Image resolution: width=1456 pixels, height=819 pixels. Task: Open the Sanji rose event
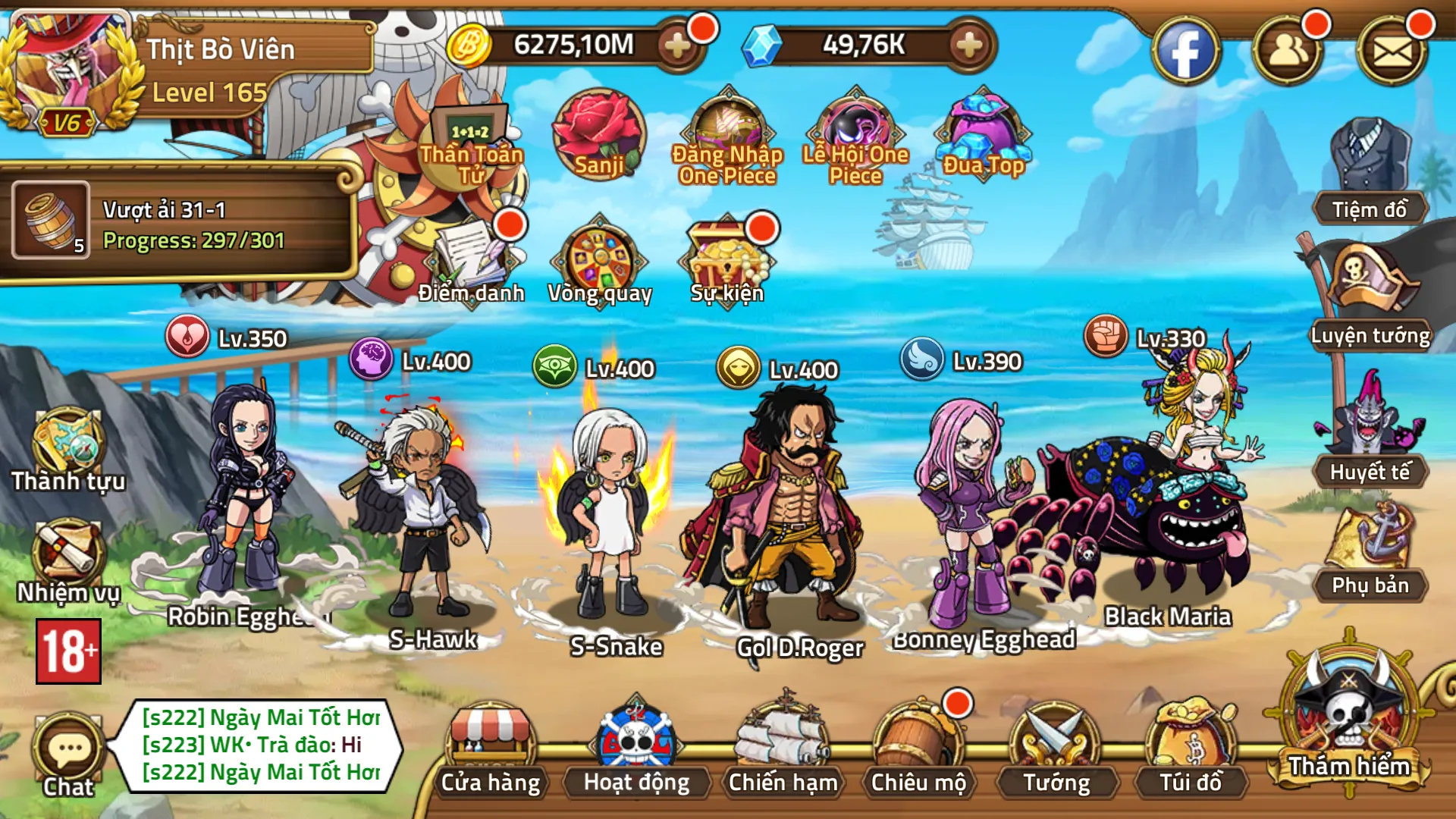(x=596, y=136)
